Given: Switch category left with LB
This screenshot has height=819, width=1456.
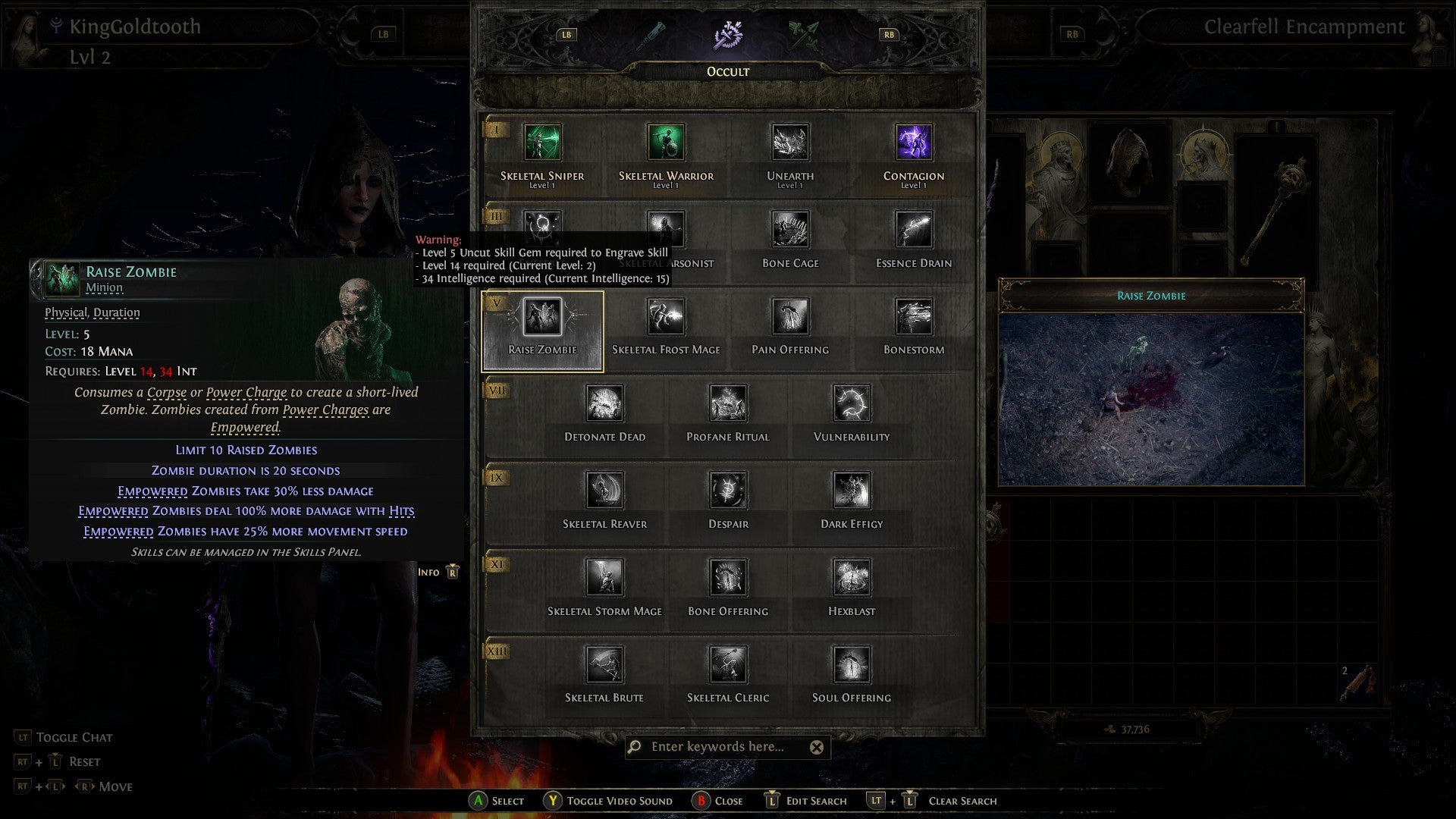Looking at the screenshot, I should tap(566, 34).
